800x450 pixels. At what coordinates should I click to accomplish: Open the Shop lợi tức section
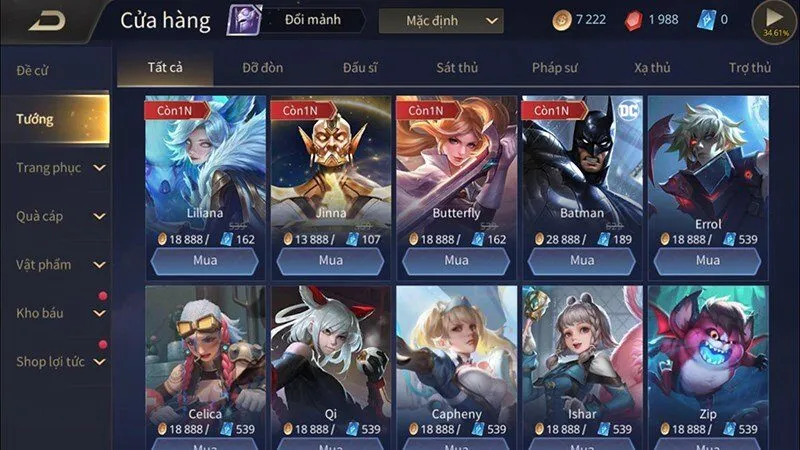tap(55, 361)
